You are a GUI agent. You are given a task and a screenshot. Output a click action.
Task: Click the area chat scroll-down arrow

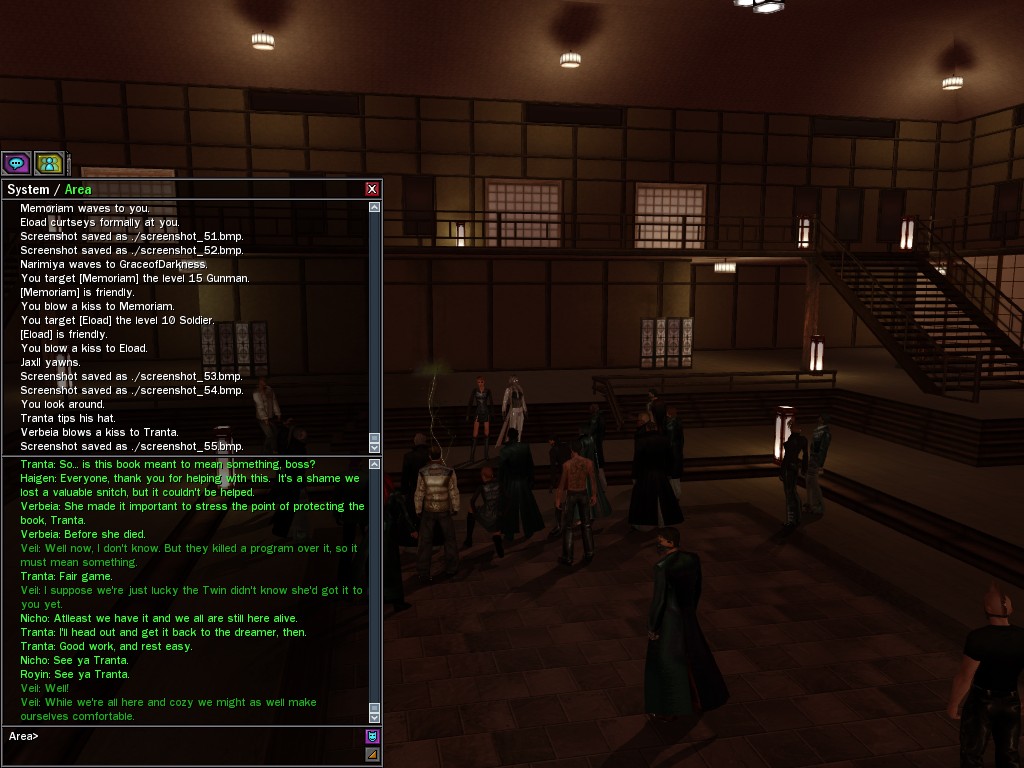click(375, 717)
